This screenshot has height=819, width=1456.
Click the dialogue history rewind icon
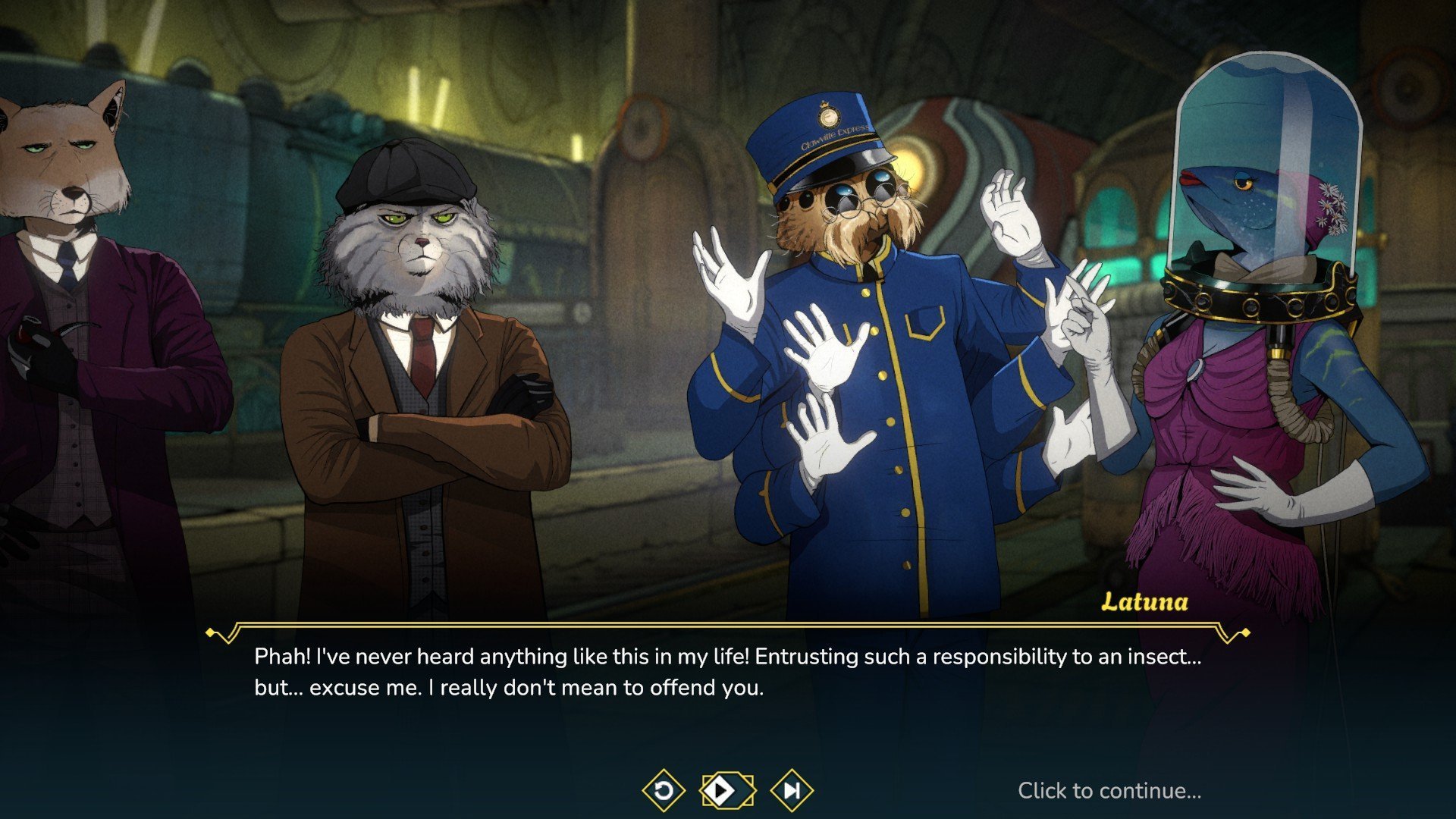(x=664, y=791)
